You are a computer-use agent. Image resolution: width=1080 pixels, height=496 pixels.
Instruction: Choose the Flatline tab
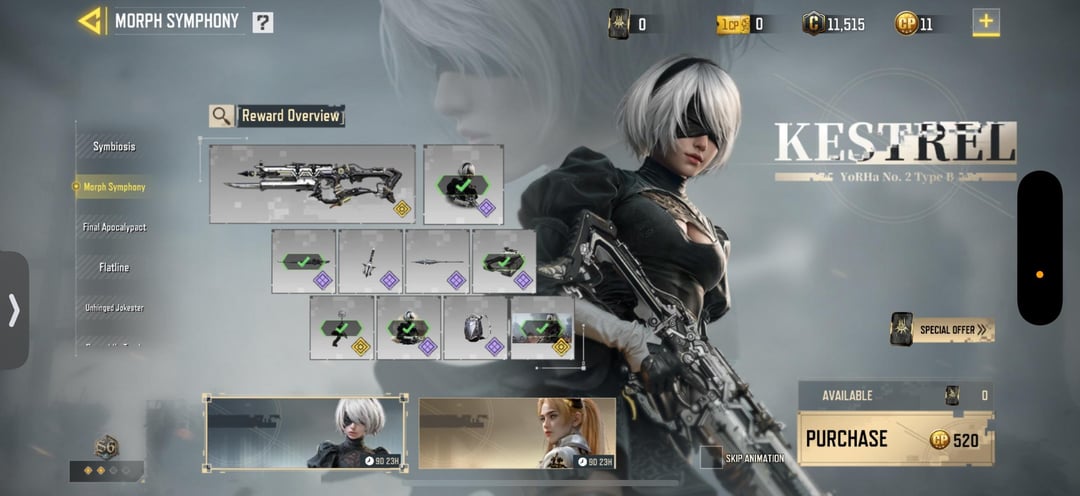114,268
